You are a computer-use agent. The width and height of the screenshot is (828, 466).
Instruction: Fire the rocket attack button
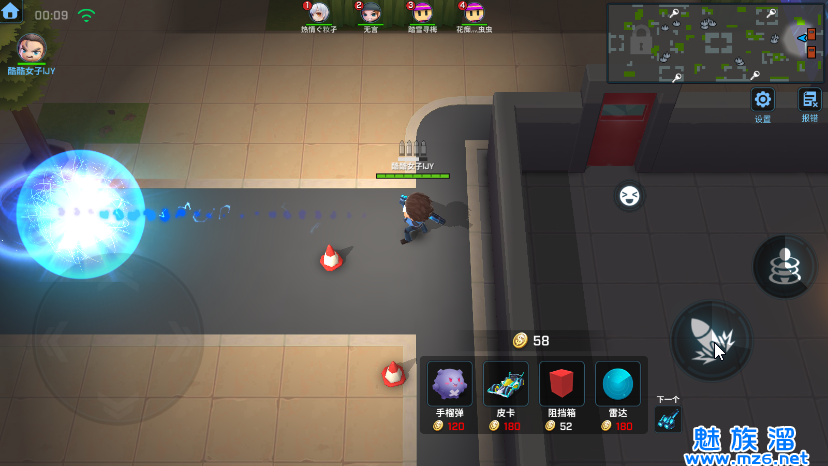[711, 341]
